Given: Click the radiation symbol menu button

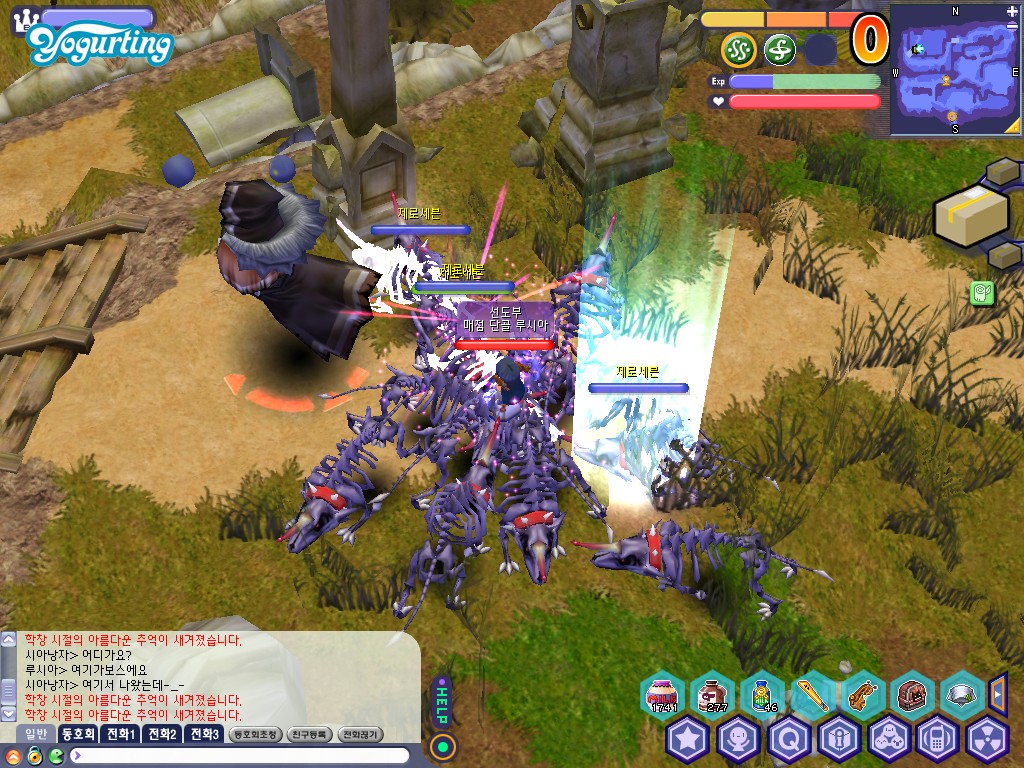Looking at the screenshot, I should pos(988,739).
